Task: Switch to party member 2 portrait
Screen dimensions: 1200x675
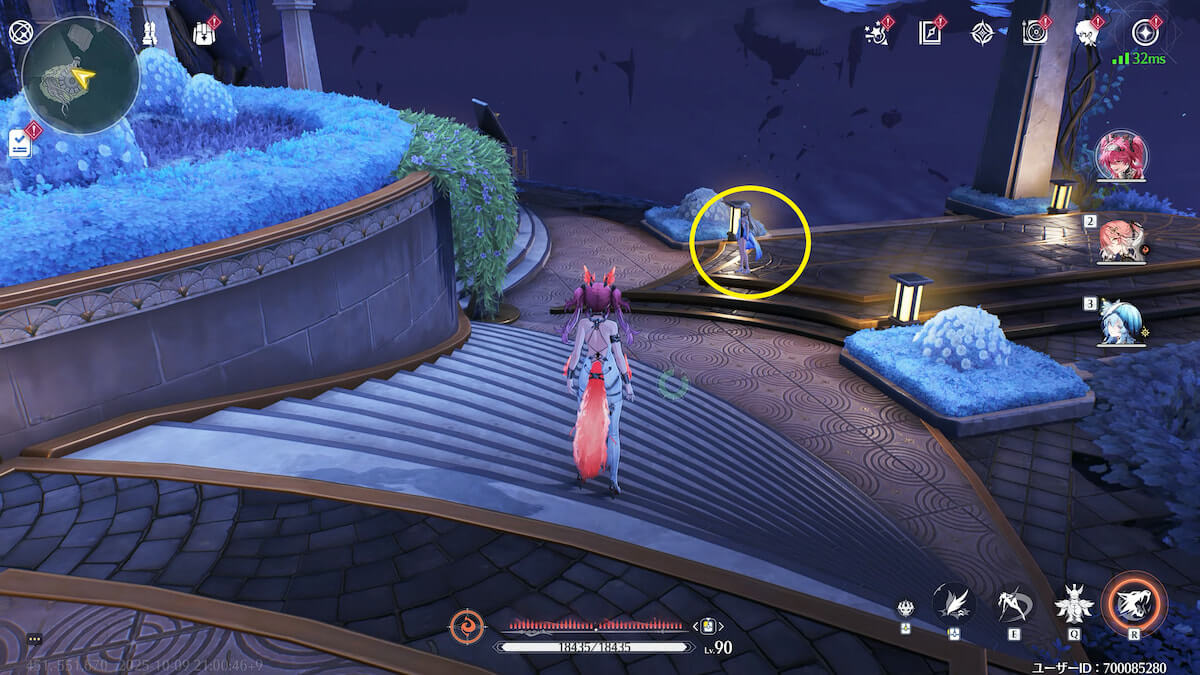Action: point(1121,240)
